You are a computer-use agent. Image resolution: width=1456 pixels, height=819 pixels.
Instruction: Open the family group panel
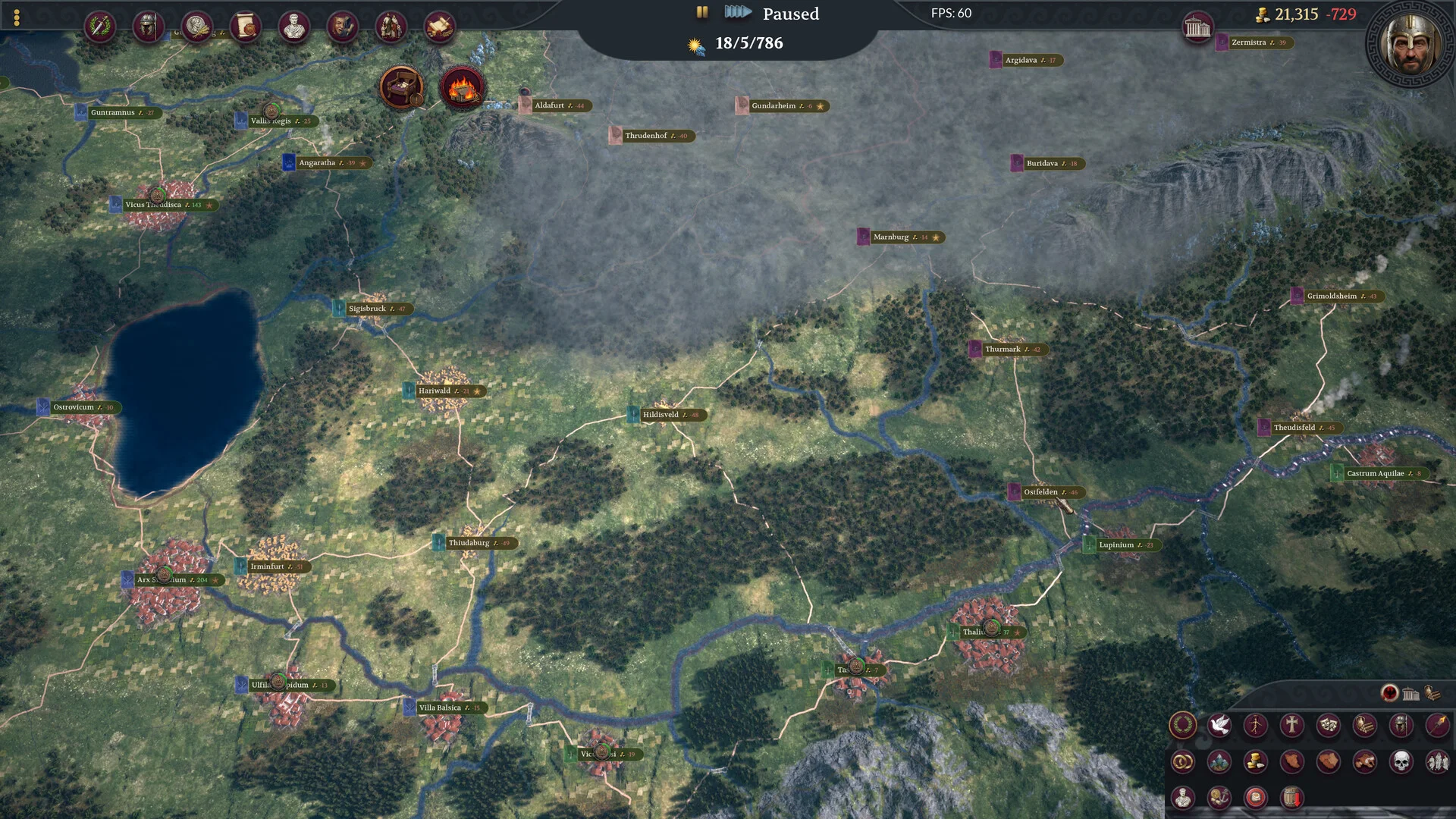point(391,27)
